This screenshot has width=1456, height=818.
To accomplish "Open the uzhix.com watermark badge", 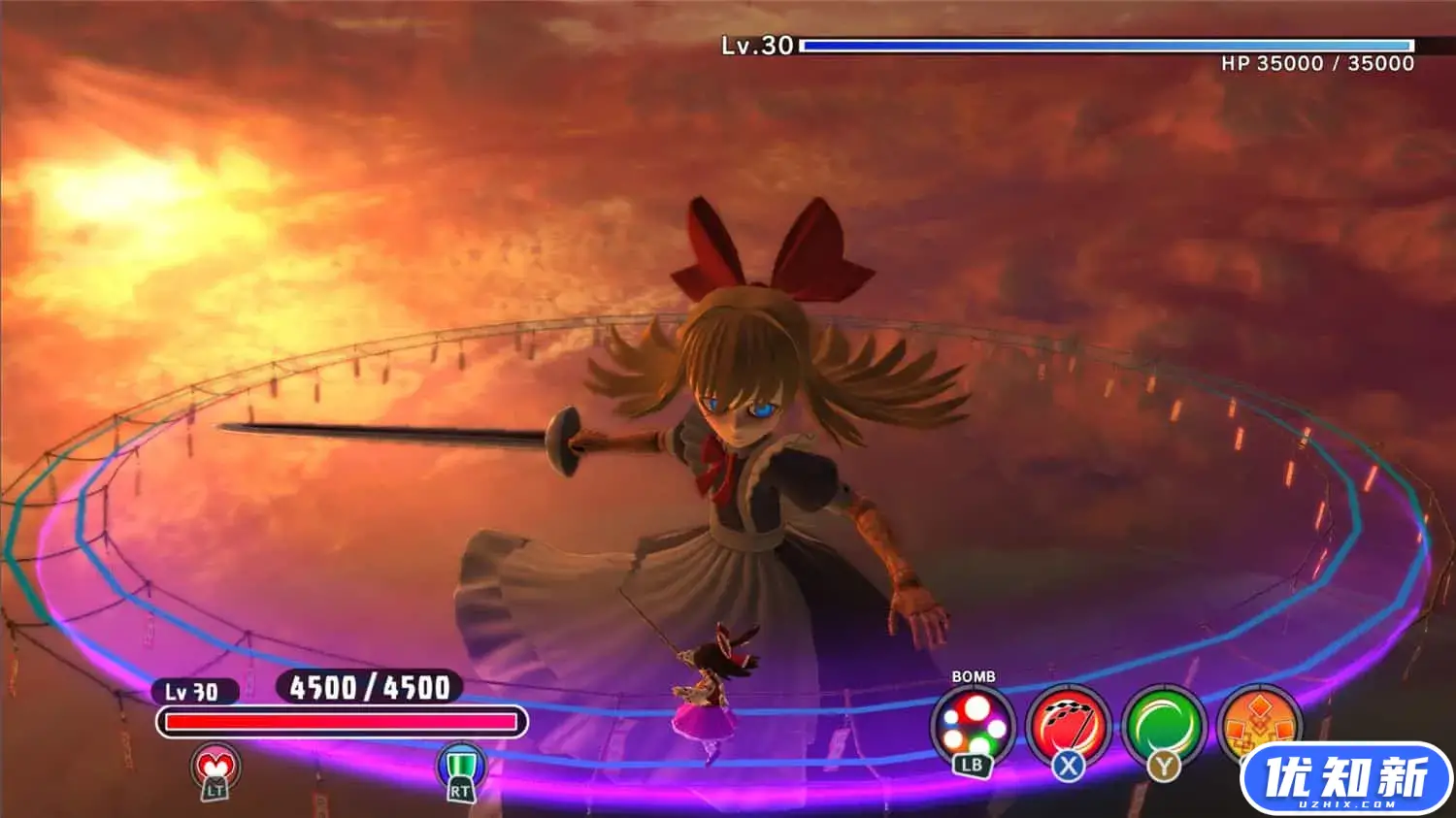I will (1345, 778).
